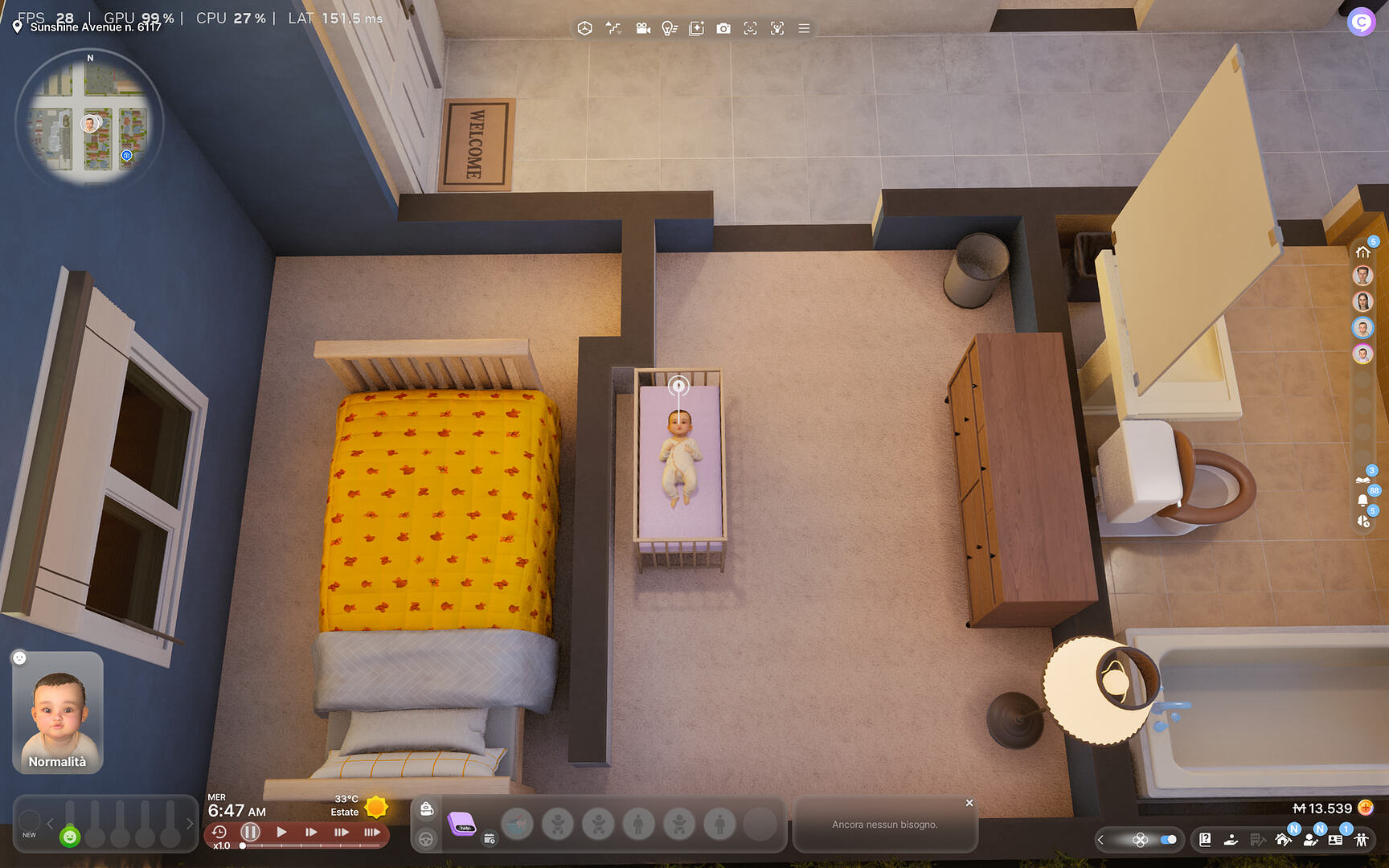The width and height of the screenshot is (1389, 868).
Task: Activate the fastest game speed
Action: [x=371, y=832]
